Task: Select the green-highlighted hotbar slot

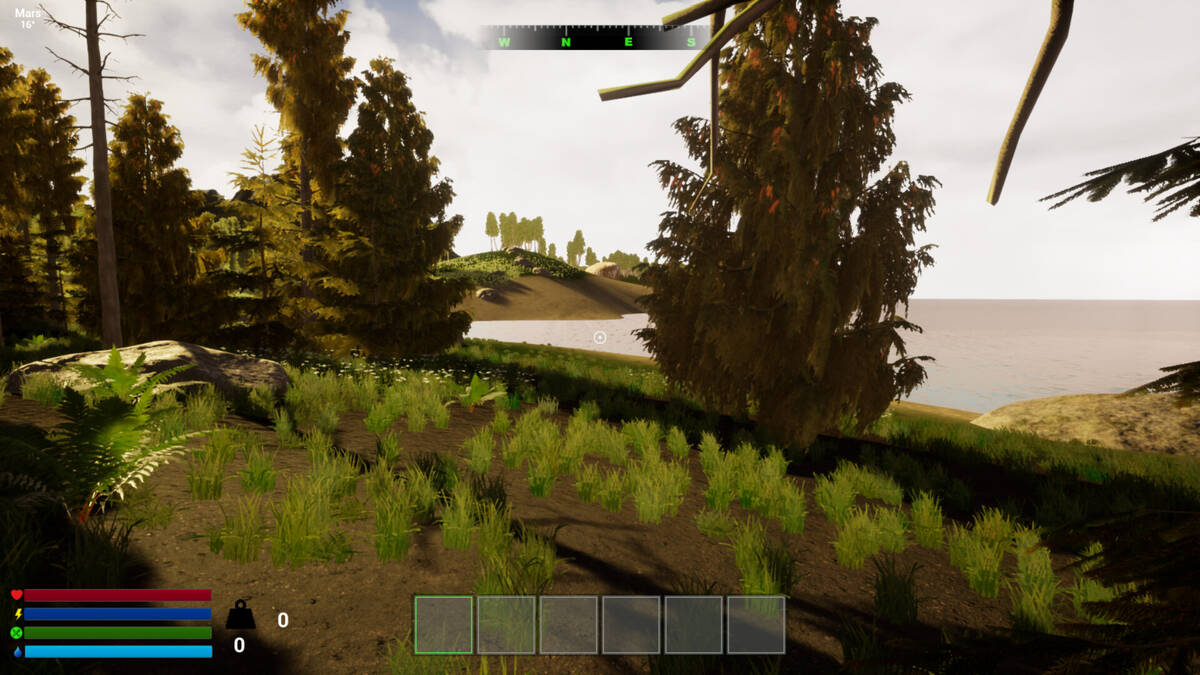Action: (x=443, y=625)
